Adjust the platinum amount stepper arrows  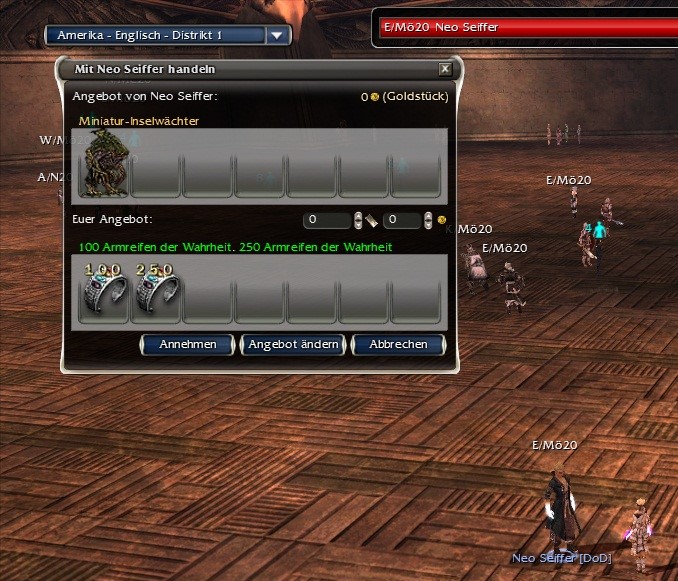point(358,219)
